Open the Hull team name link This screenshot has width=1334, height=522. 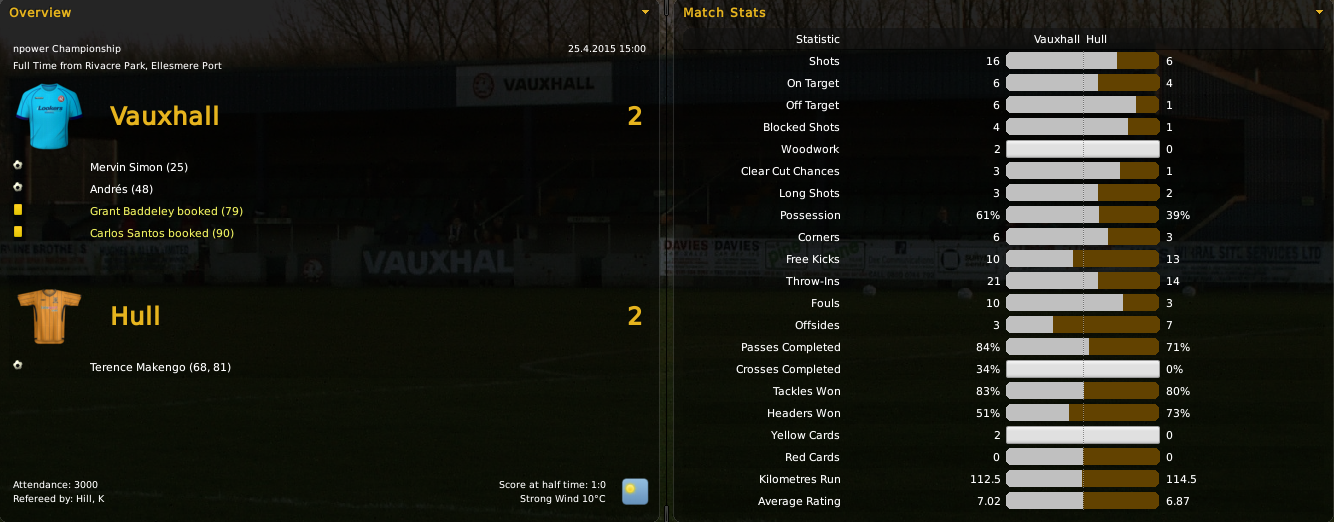[x=135, y=316]
